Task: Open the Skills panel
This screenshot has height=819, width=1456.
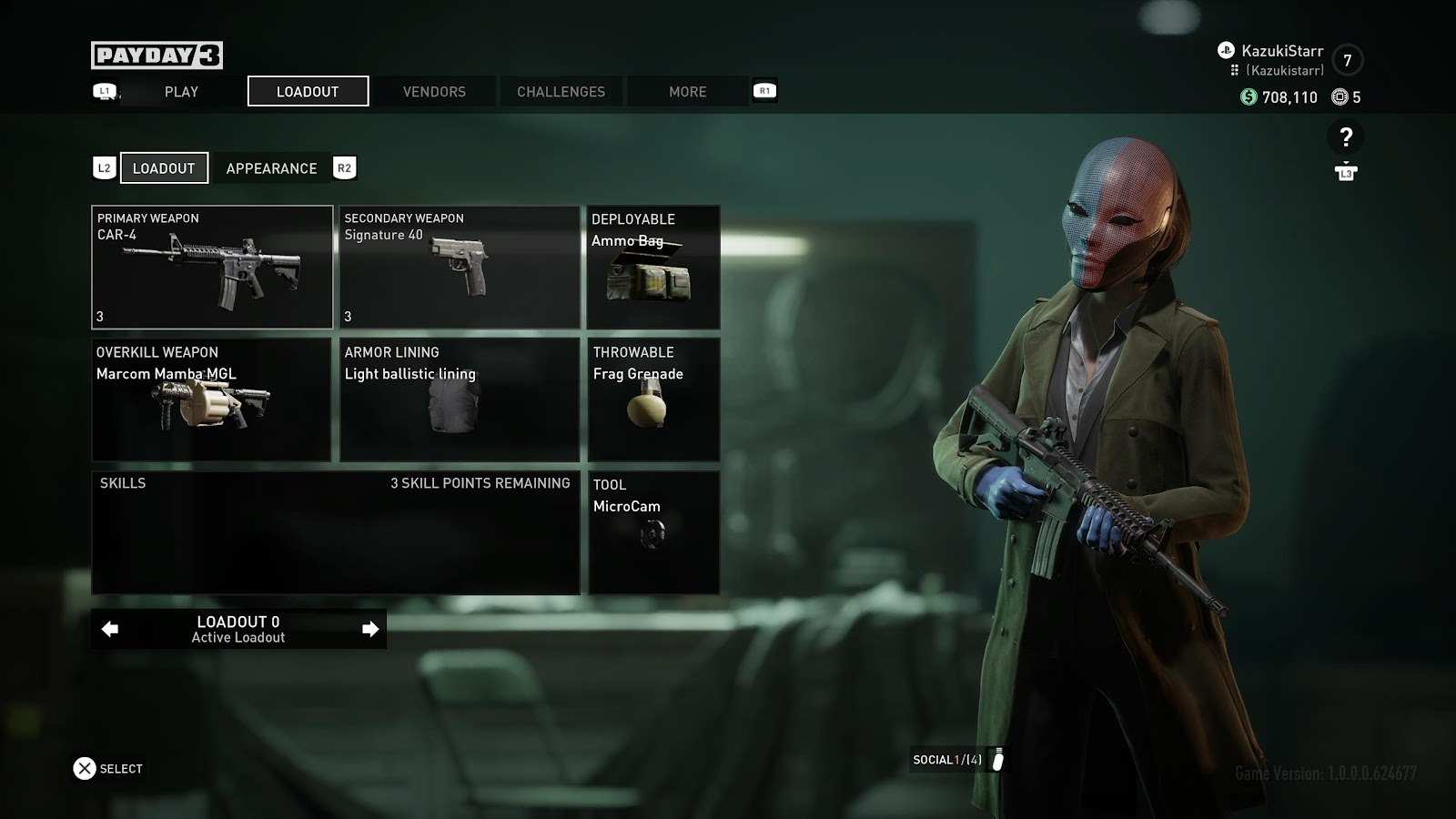Action: point(336,532)
